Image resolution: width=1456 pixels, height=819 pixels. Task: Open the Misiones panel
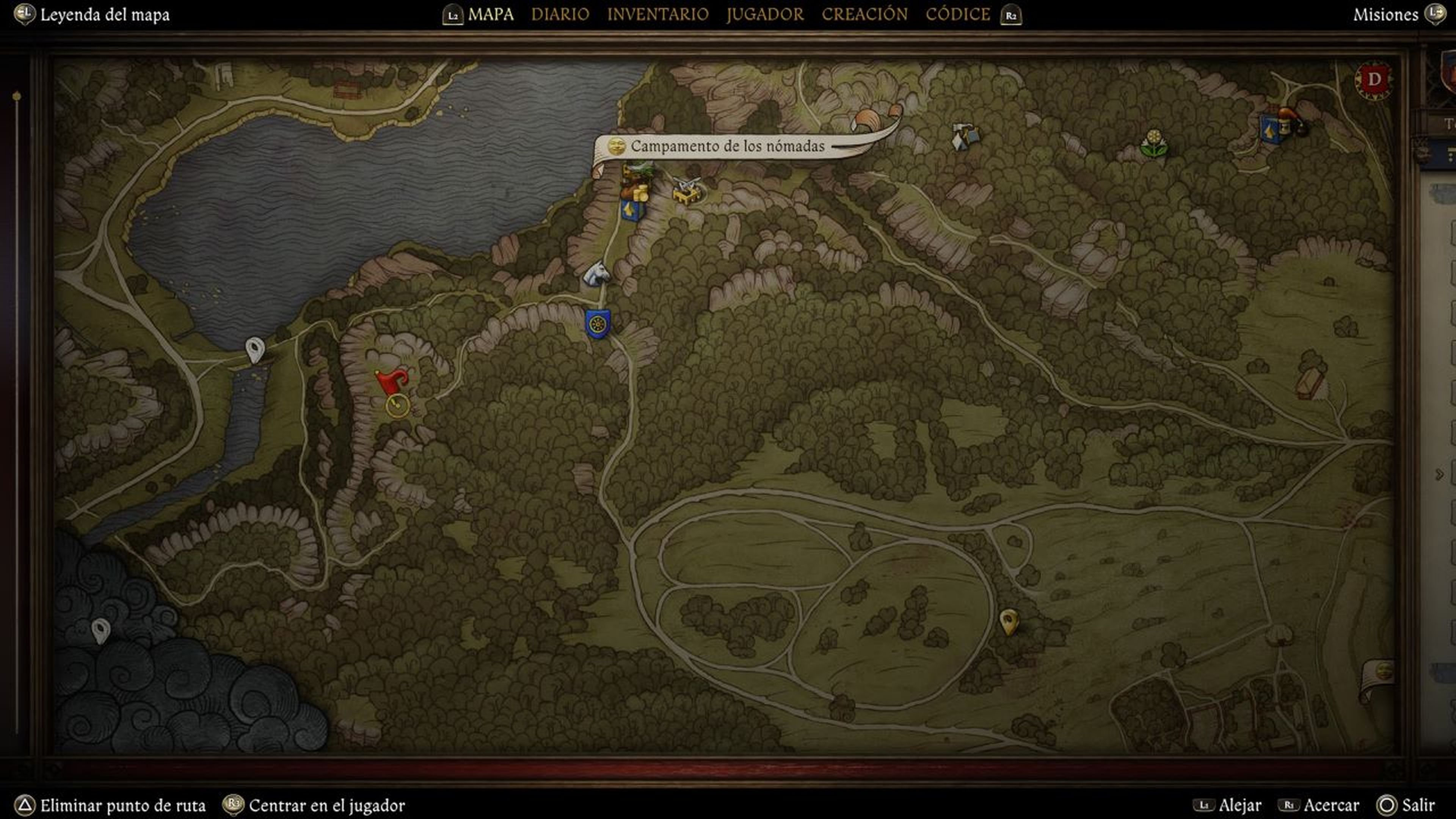[1385, 15]
